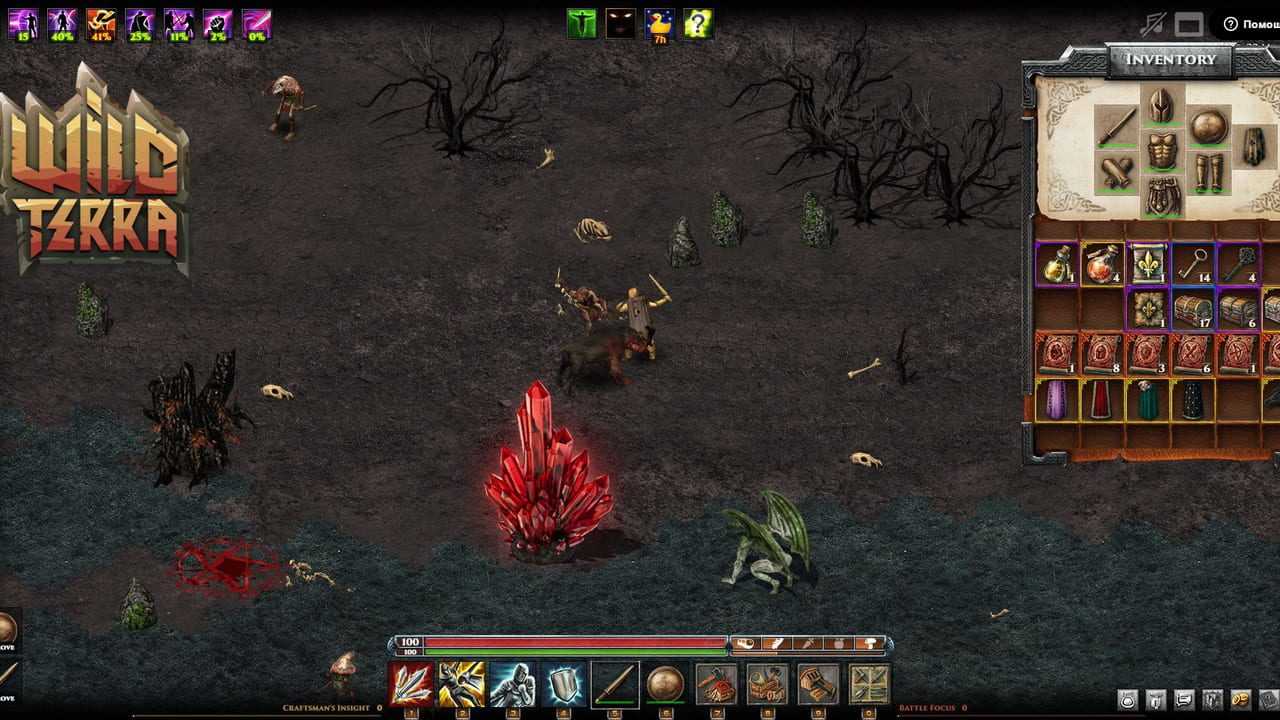
Task: Use the armored knight stance ability
Action: tap(512, 684)
